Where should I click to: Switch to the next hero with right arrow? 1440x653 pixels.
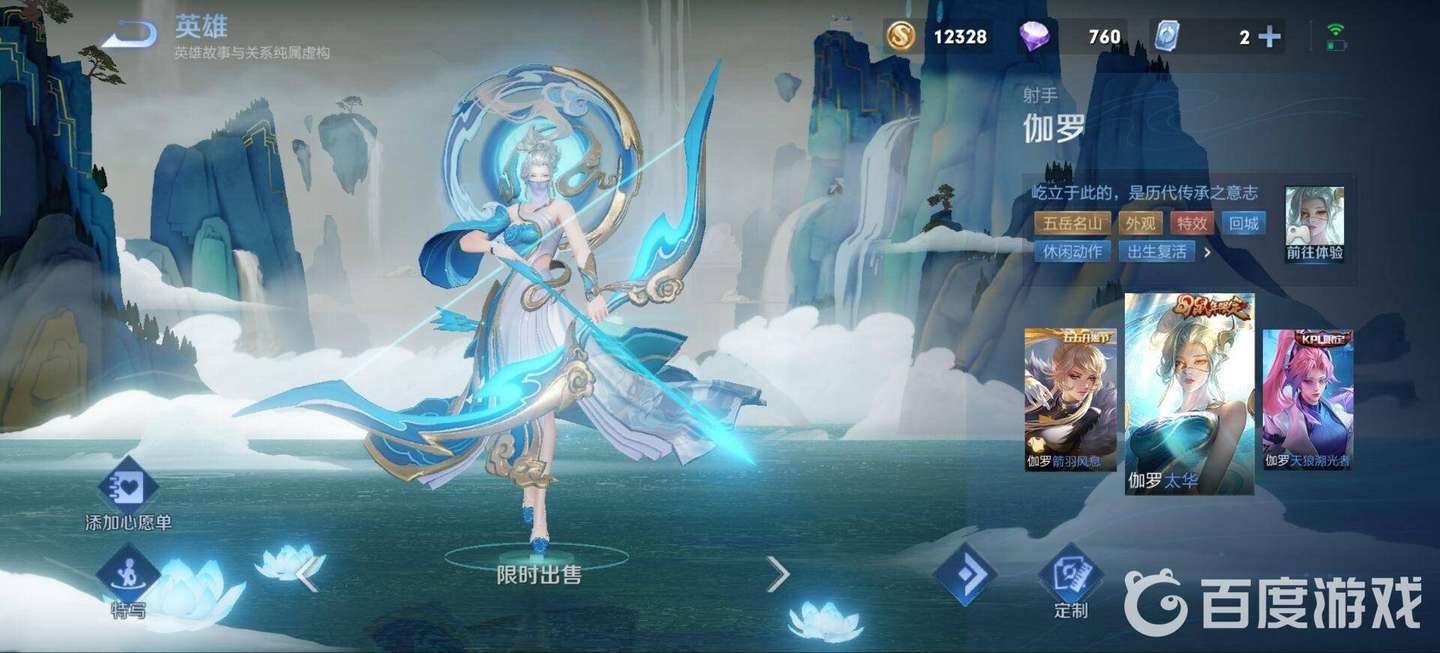pyautogui.click(x=777, y=573)
